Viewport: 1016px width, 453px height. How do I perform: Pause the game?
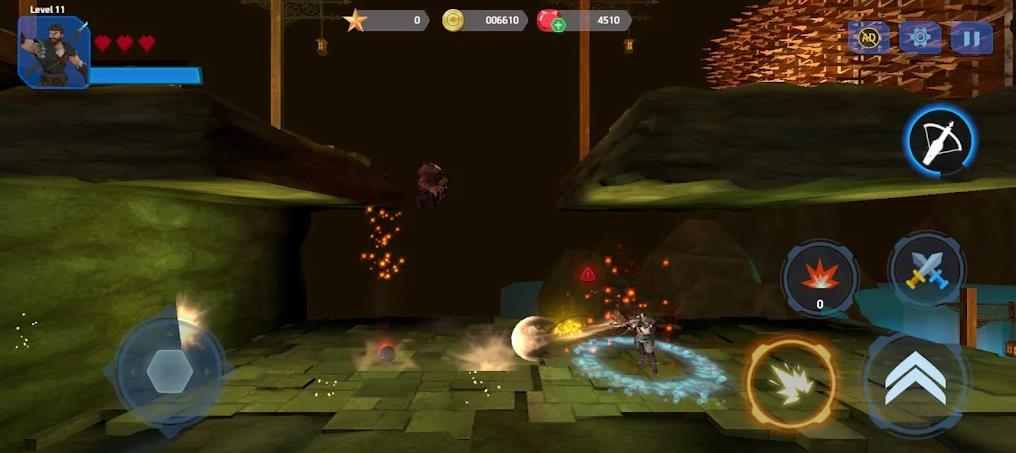971,38
